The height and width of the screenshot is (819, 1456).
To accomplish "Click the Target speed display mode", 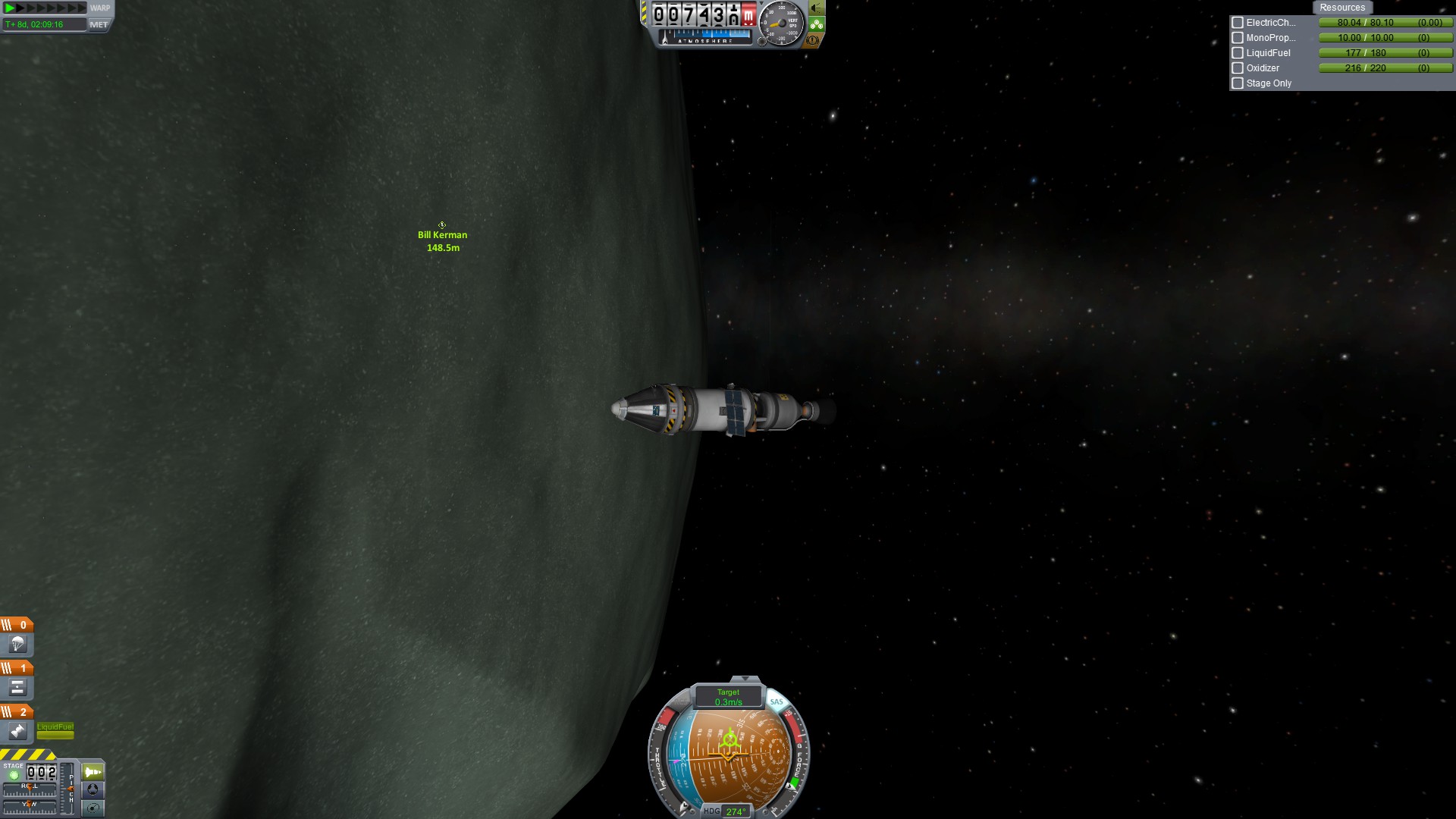I will click(x=728, y=697).
